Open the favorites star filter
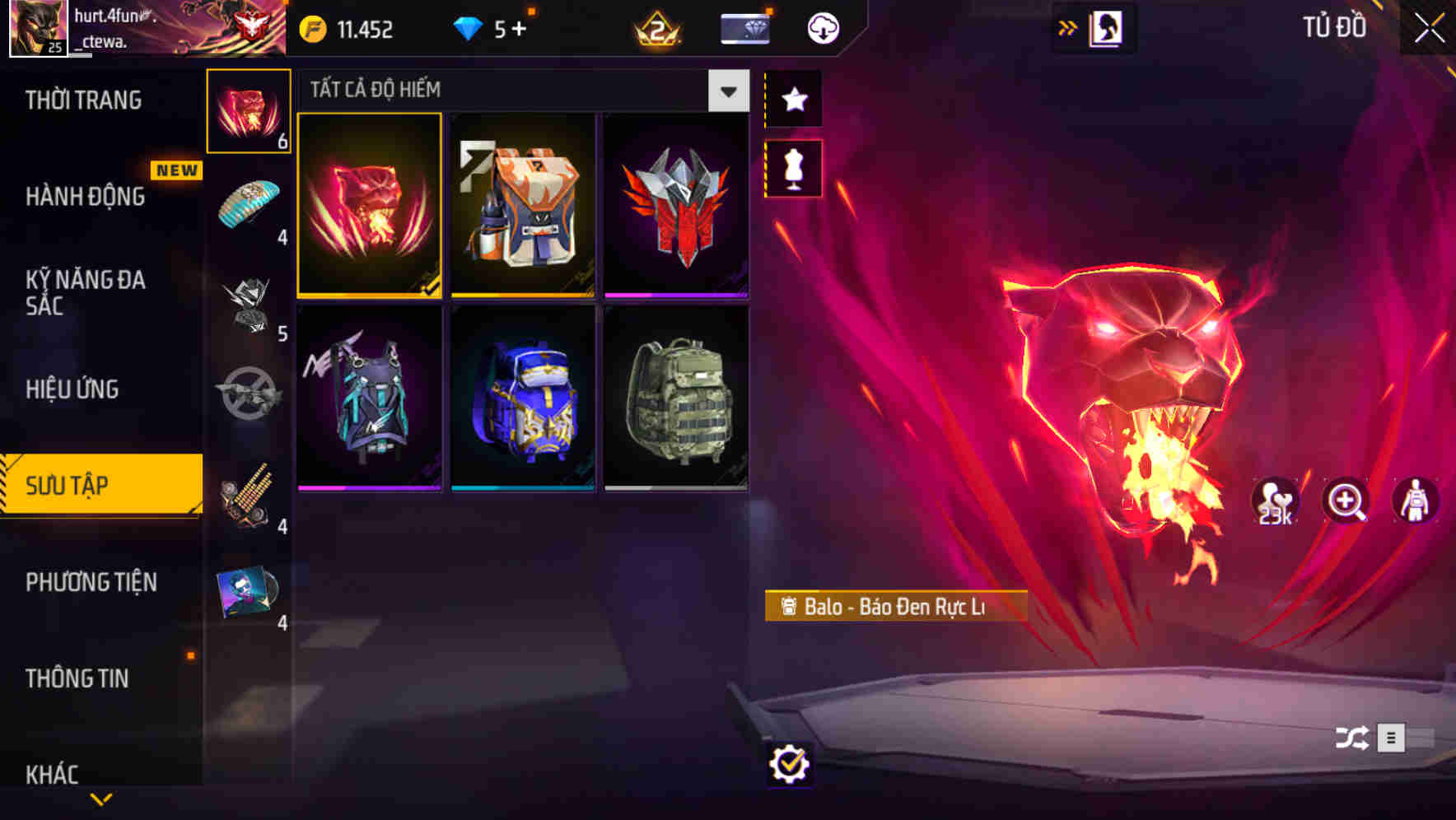This screenshot has height=820, width=1456. coord(793,100)
